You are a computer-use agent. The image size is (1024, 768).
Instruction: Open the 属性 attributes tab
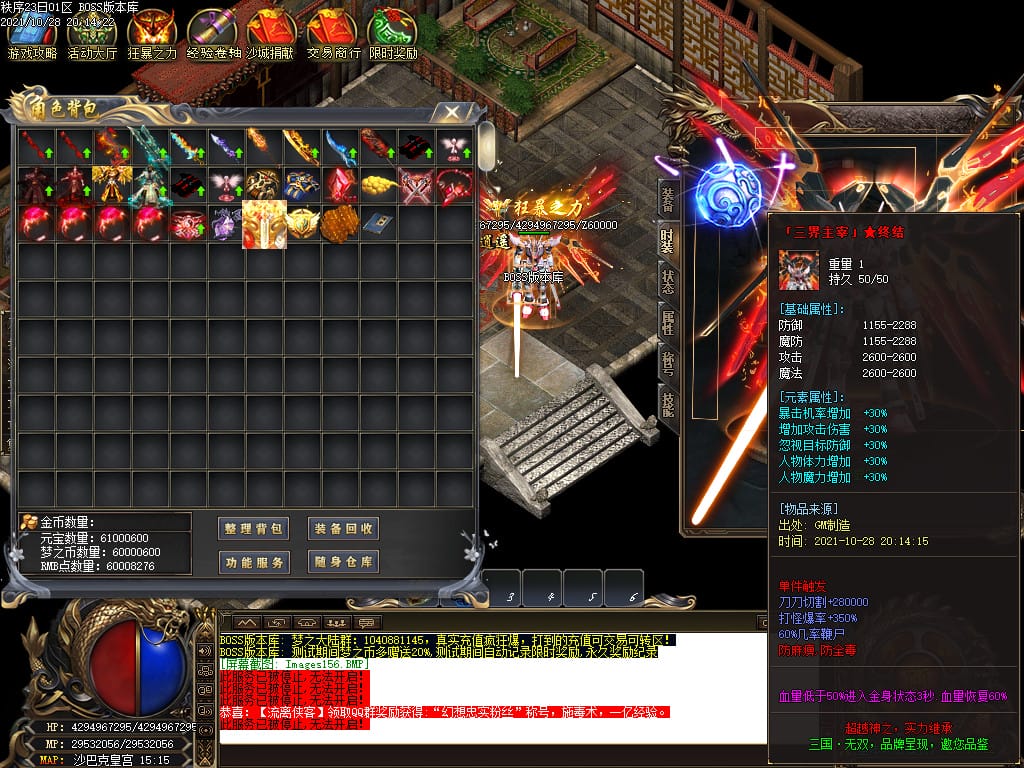[667, 320]
